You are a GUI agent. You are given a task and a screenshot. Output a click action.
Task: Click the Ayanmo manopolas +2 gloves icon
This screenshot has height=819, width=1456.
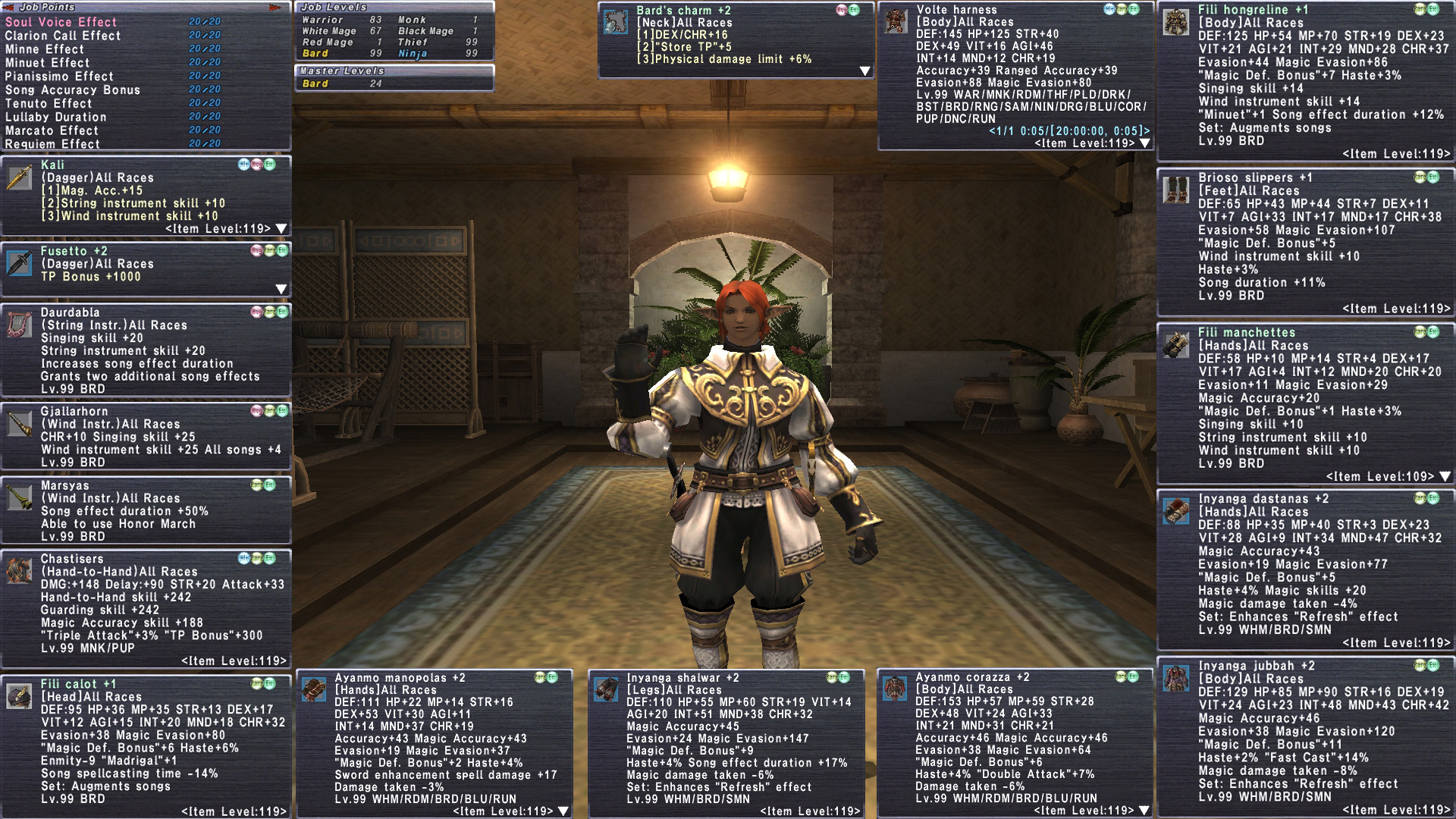click(313, 689)
